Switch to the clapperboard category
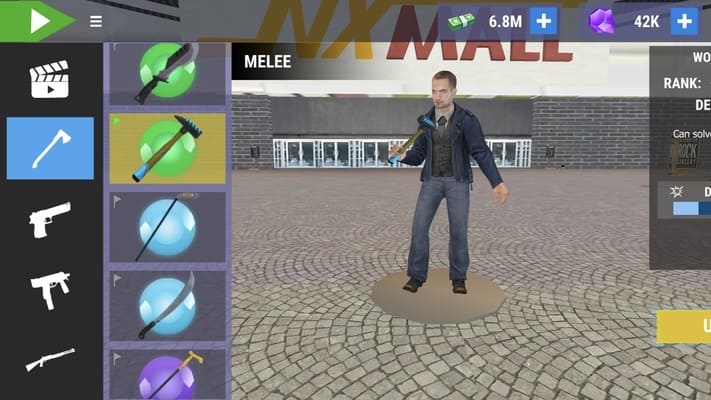The width and height of the screenshot is (711, 400). pos(50,80)
